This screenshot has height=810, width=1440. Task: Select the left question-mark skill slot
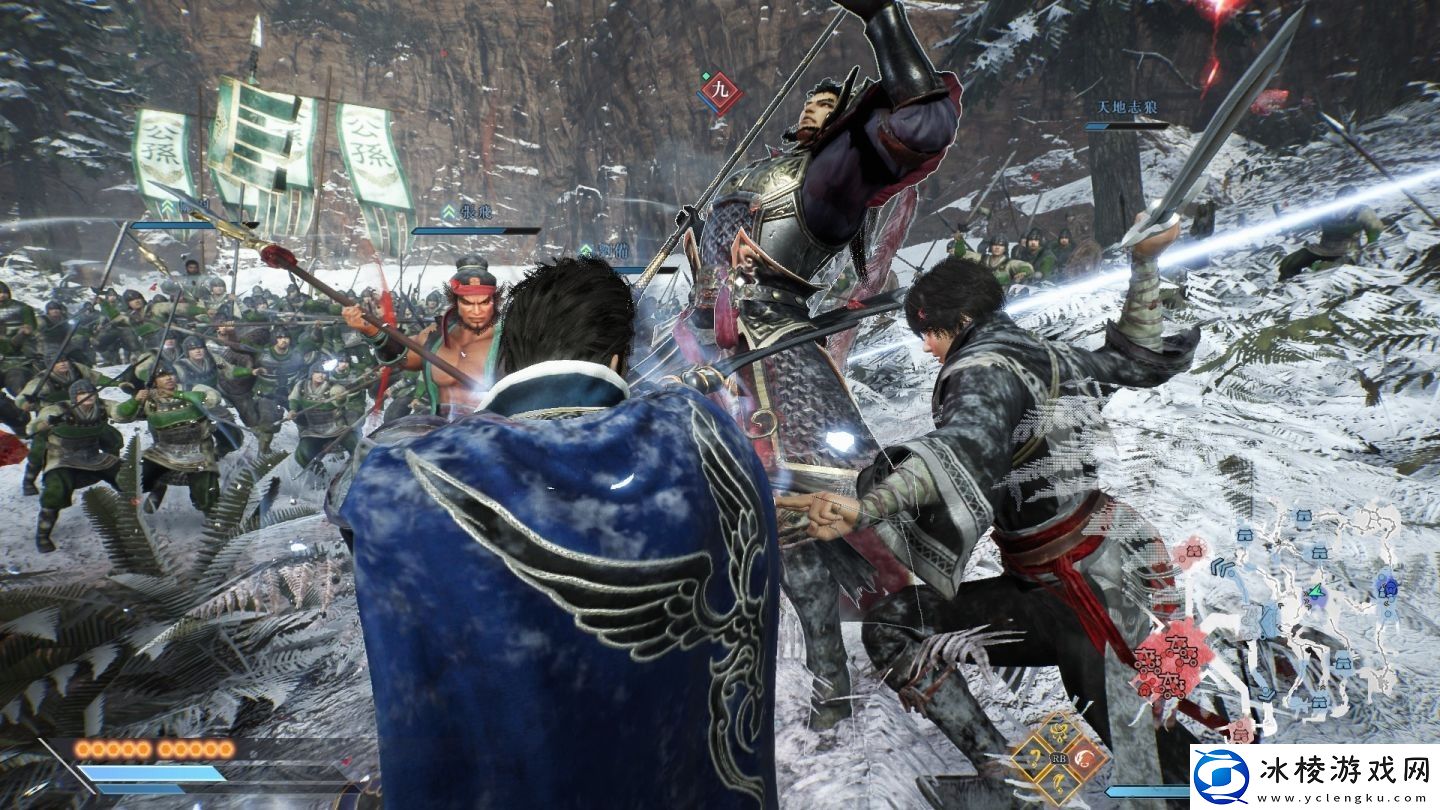[x=1033, y=758]
